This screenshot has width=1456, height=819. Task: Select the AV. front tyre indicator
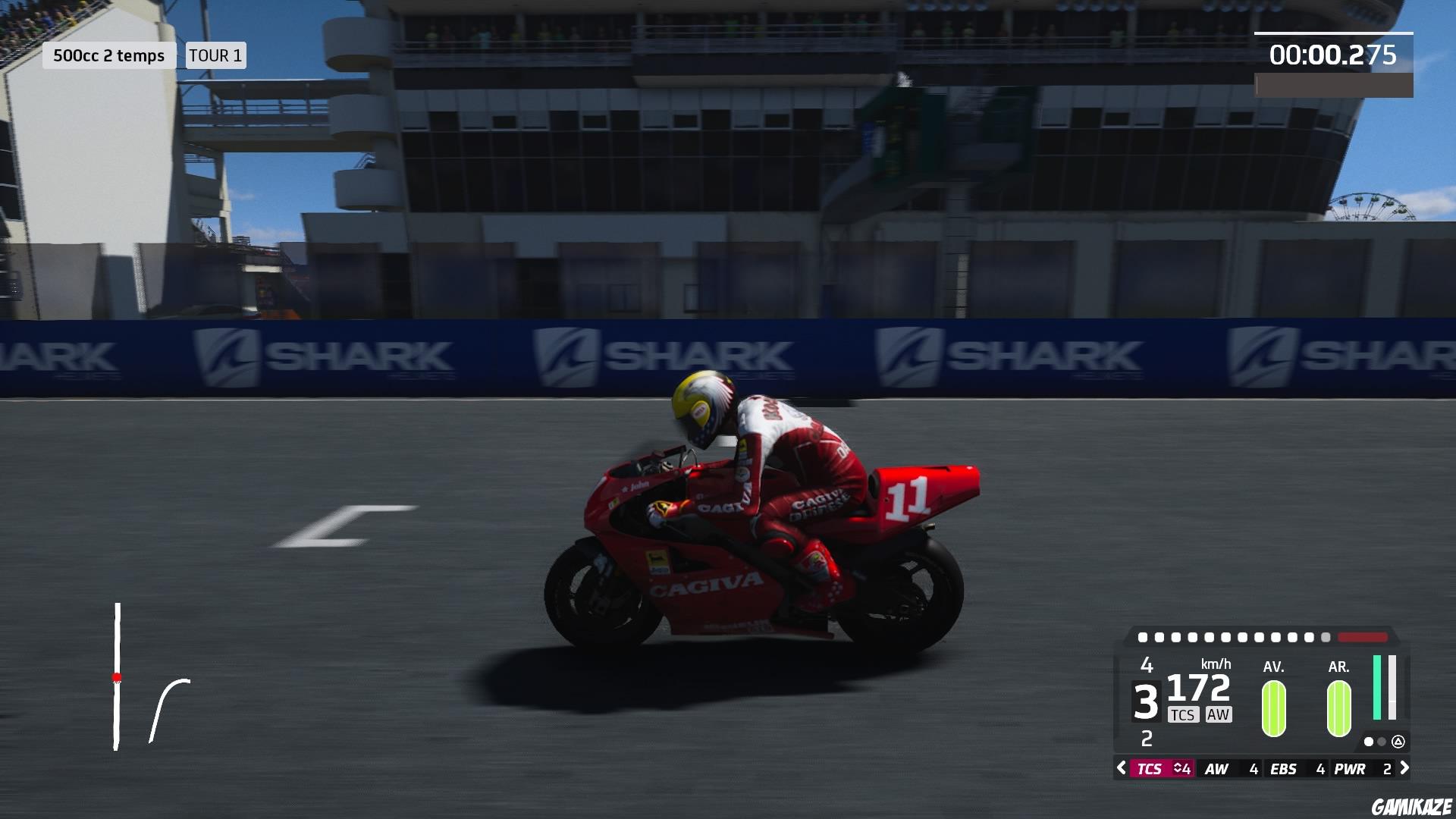(1273, 707)
